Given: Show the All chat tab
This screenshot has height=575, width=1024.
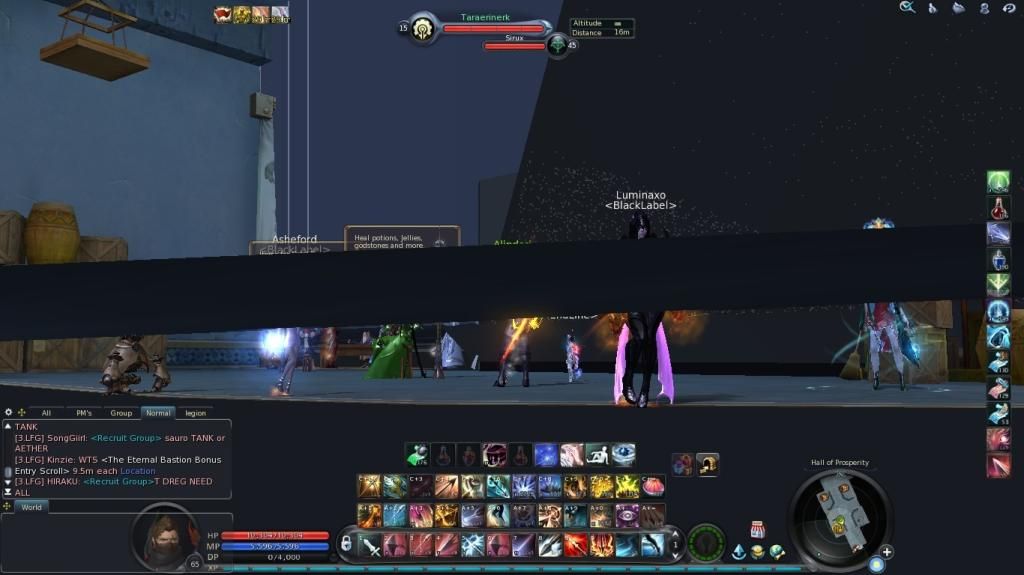Looking at the screenshot, I should (46, 412).
